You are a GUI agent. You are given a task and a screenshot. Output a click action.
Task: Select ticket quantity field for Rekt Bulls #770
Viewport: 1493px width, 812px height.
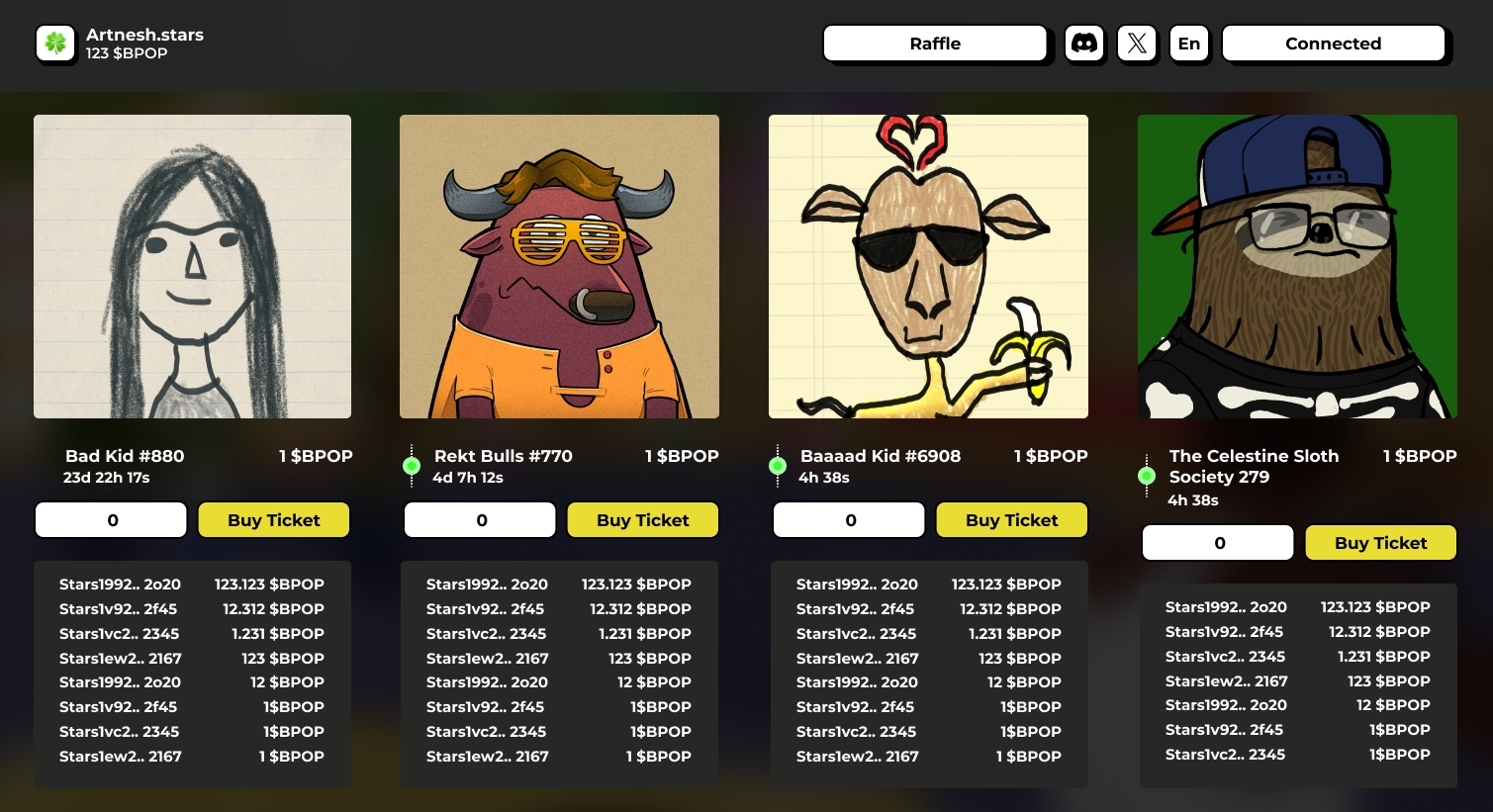[481, 520]
